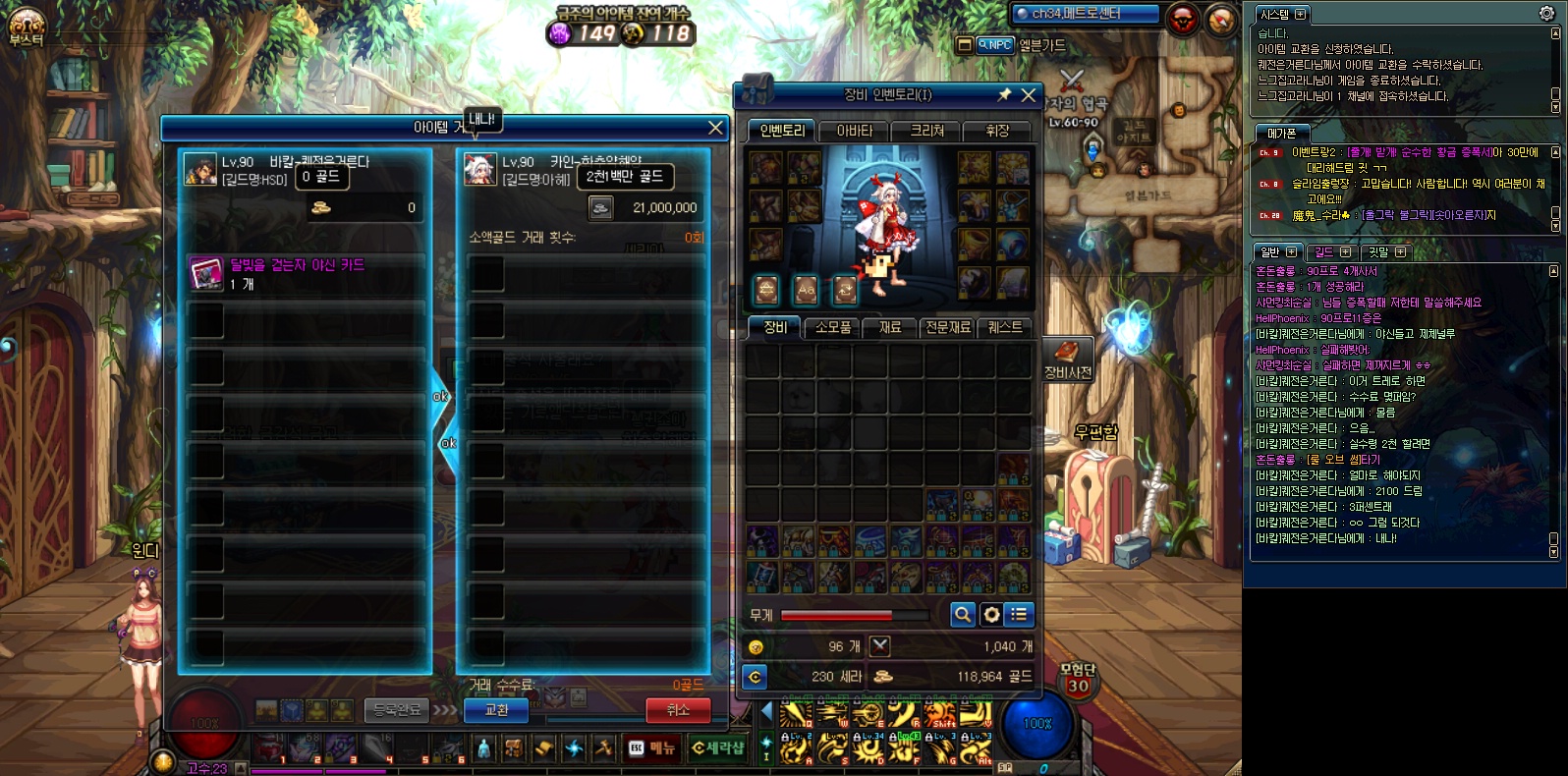View the 퀘스트 inventory tab
This screenshot has width=1568, height=776.
pyautogui.click(x=1004, y=327)
